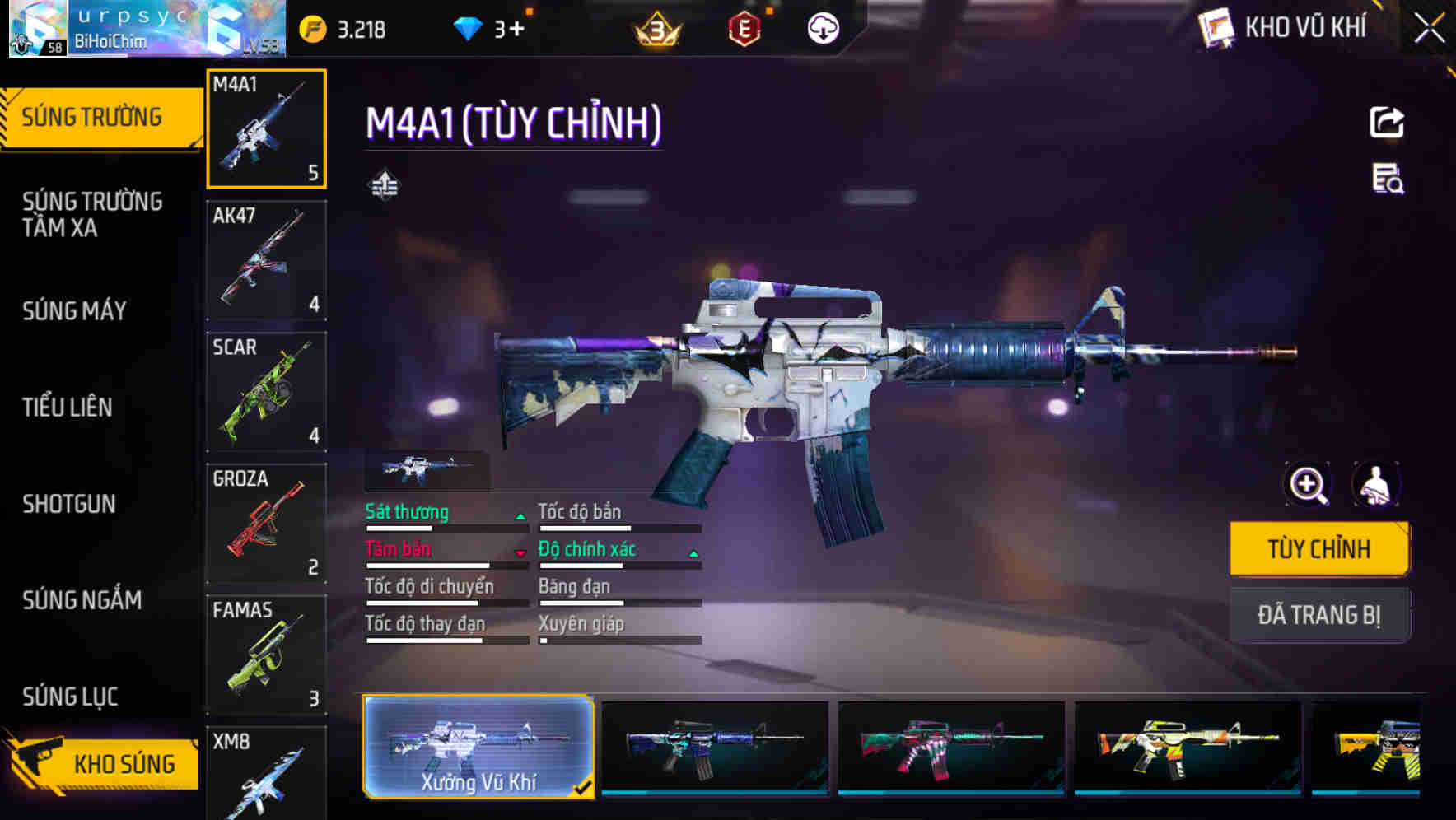Viewport: 1456px width, 820px height.
Task: Zoom in on the weapon with magnifier icon
Action: (x=1307, y=485)
